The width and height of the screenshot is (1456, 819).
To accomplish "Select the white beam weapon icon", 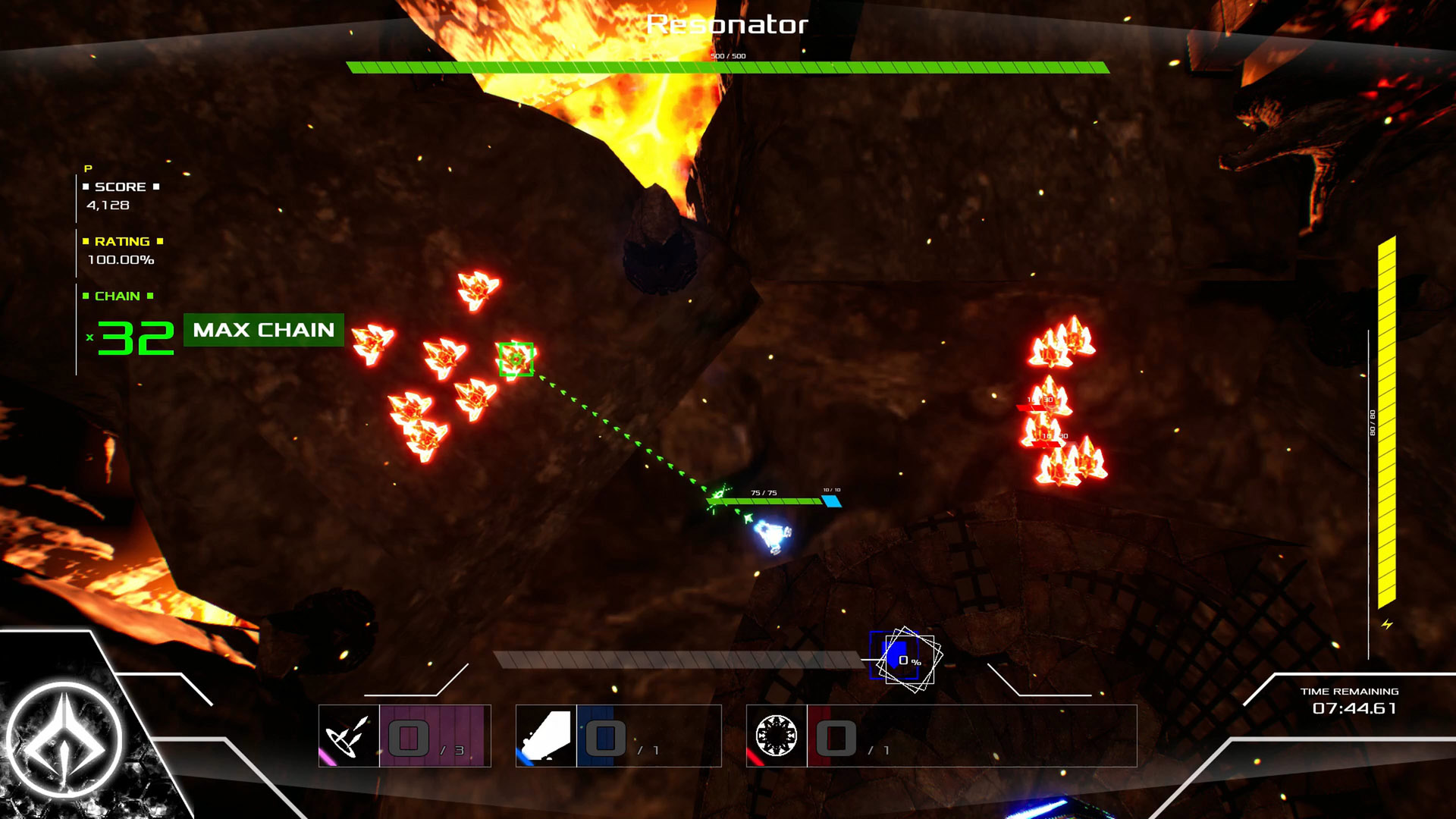I will 546,736.
